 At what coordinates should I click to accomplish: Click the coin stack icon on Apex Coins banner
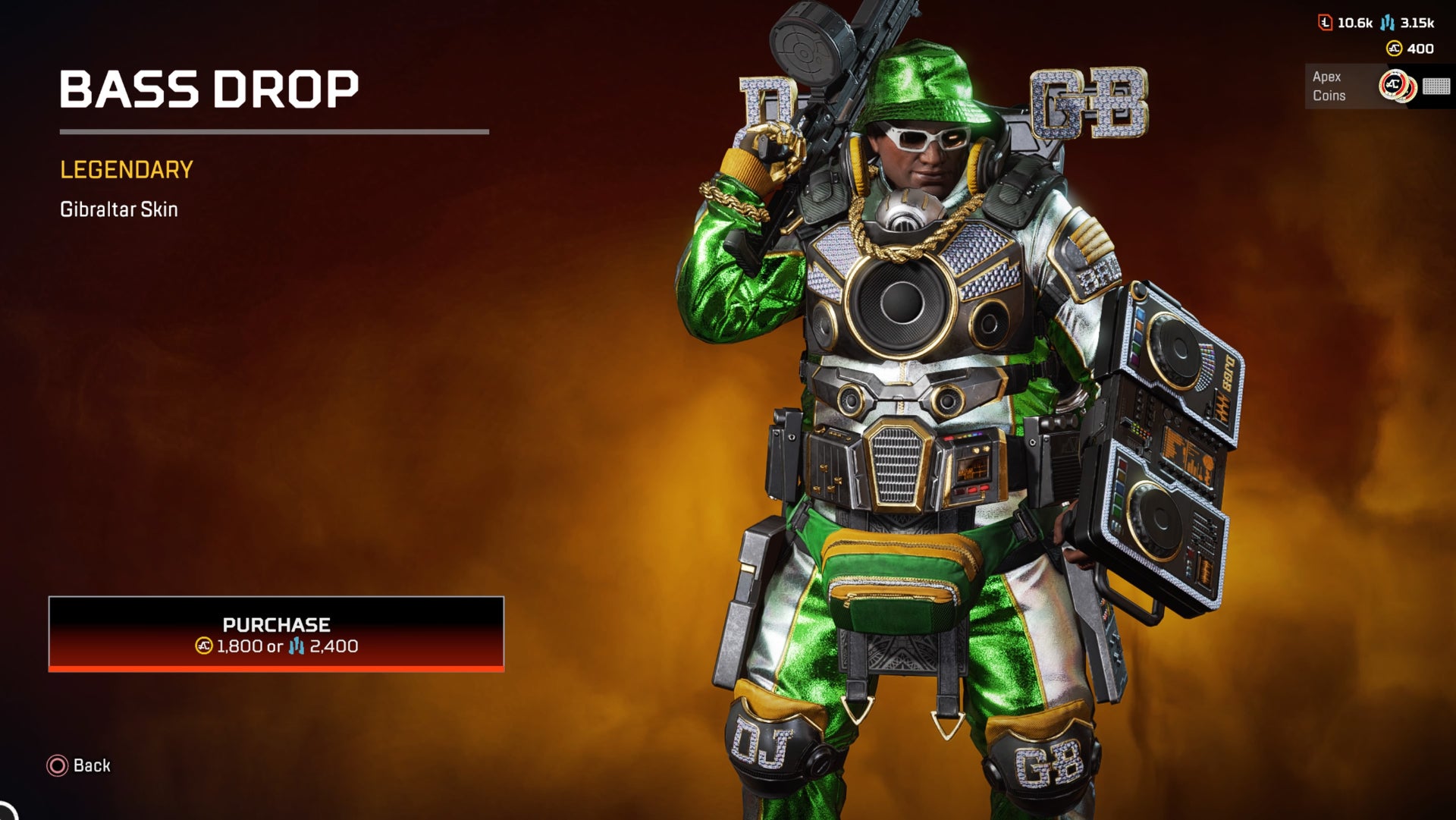[x=1399, y=86]
